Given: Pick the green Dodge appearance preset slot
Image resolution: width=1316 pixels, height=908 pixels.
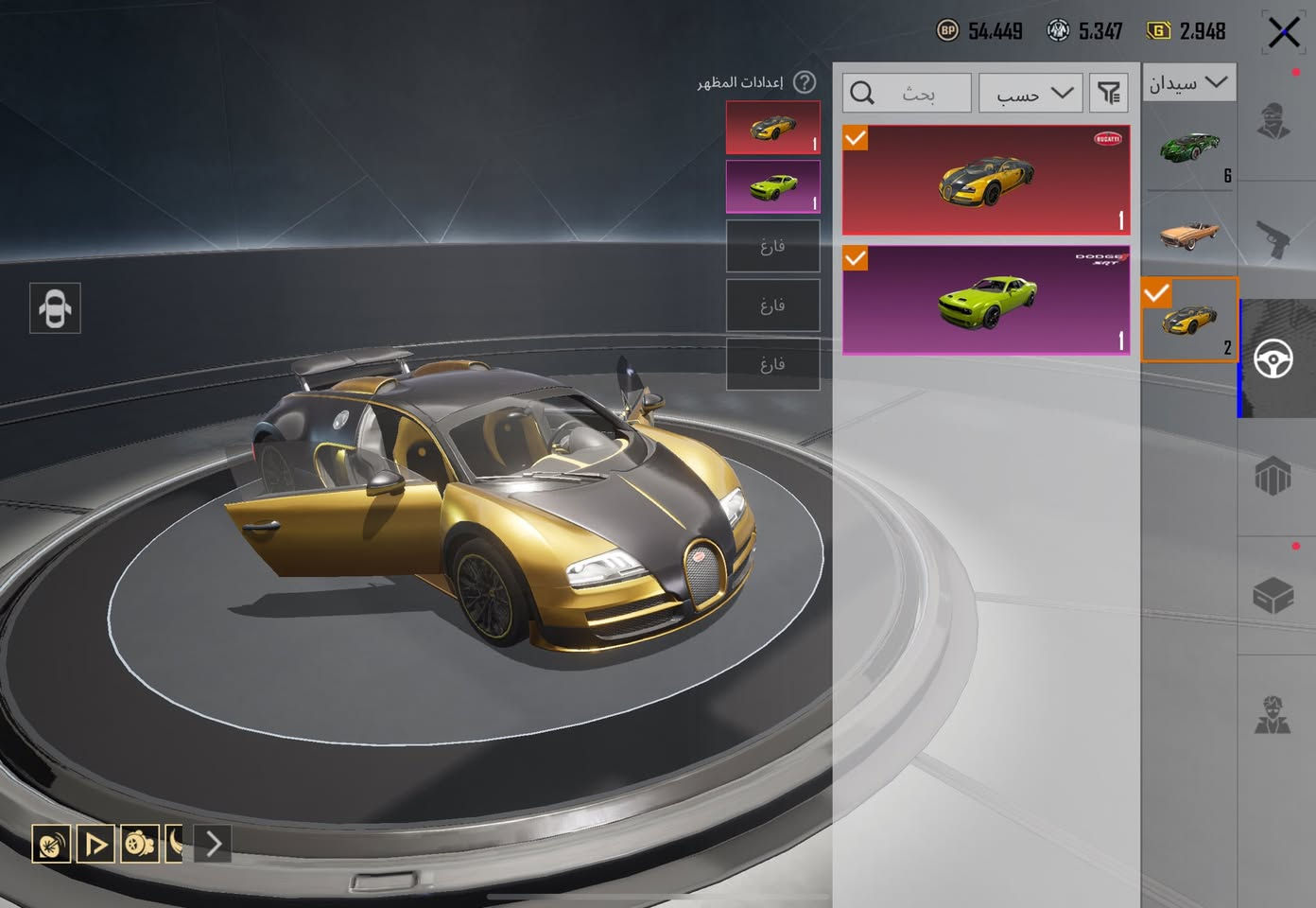Looking at the screenshot, I should [772, 186].
